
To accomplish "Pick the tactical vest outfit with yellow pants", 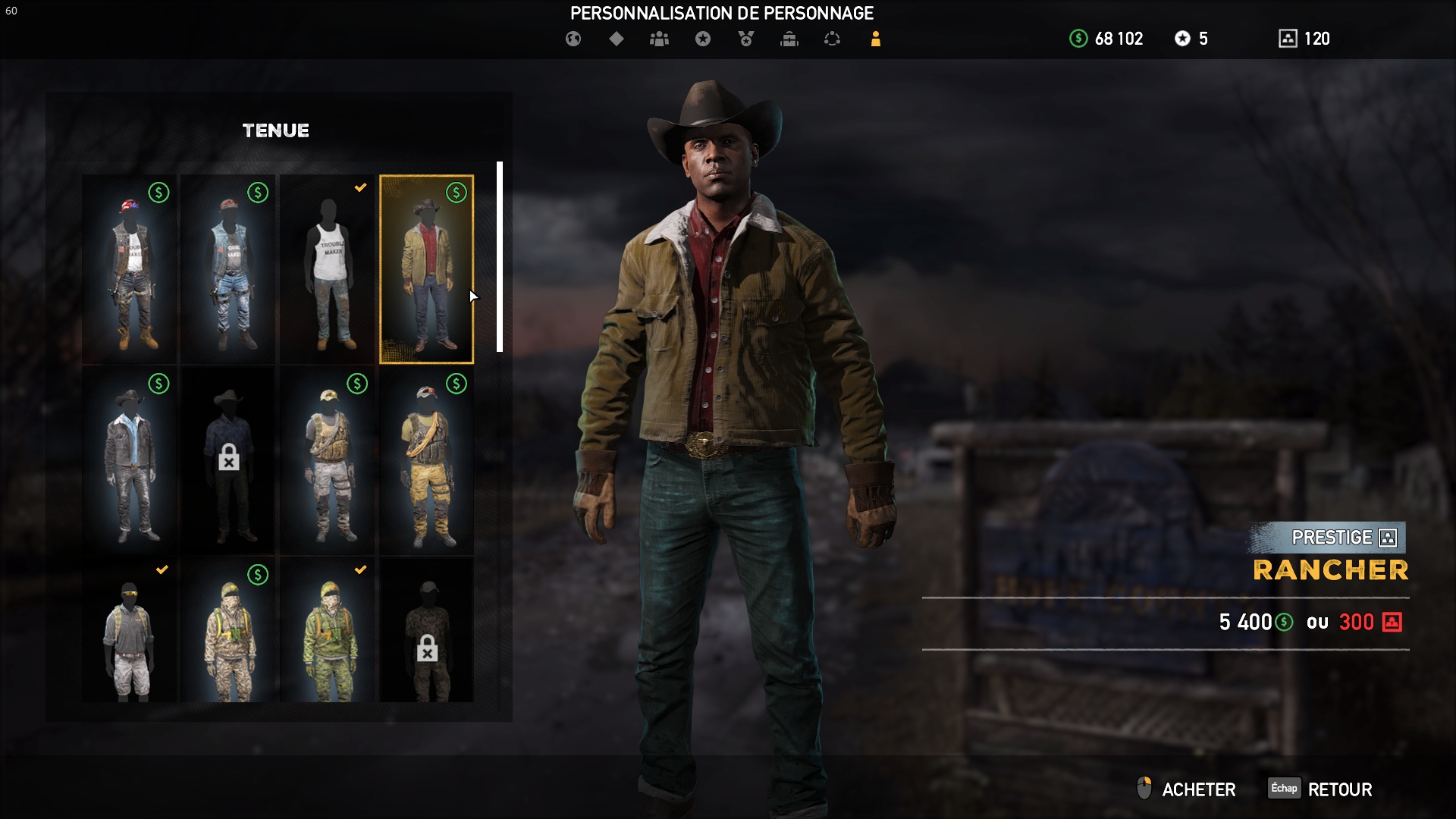I will pos(426,461).
